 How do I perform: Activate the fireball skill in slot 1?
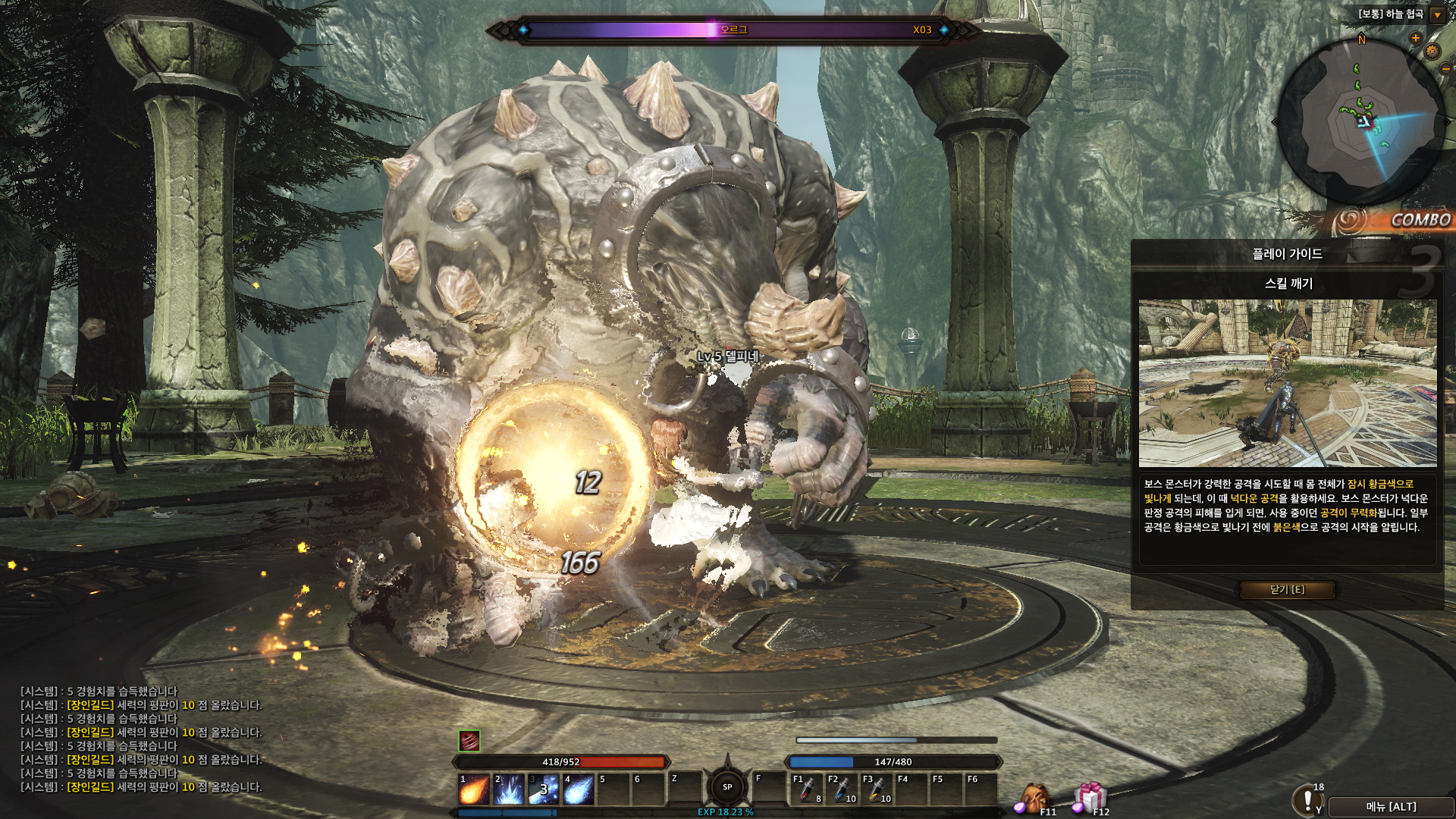tap(474, 790)
